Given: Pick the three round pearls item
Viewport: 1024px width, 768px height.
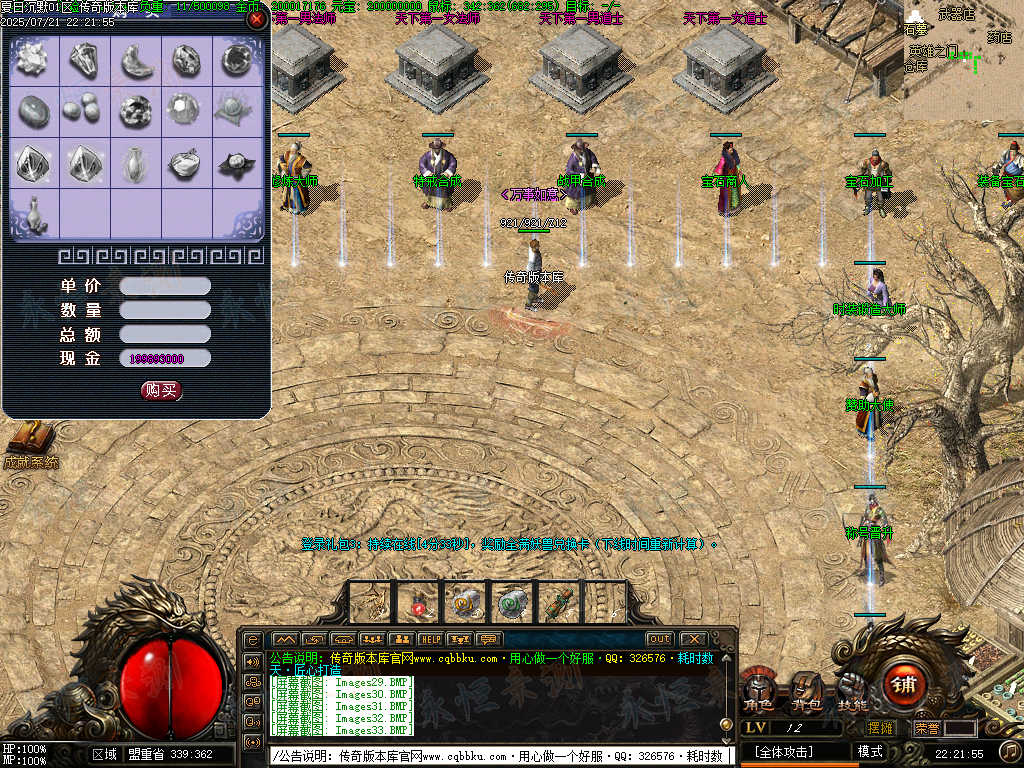Looking at the screenshot, I should pyautogui.click(x=84, y=109).
